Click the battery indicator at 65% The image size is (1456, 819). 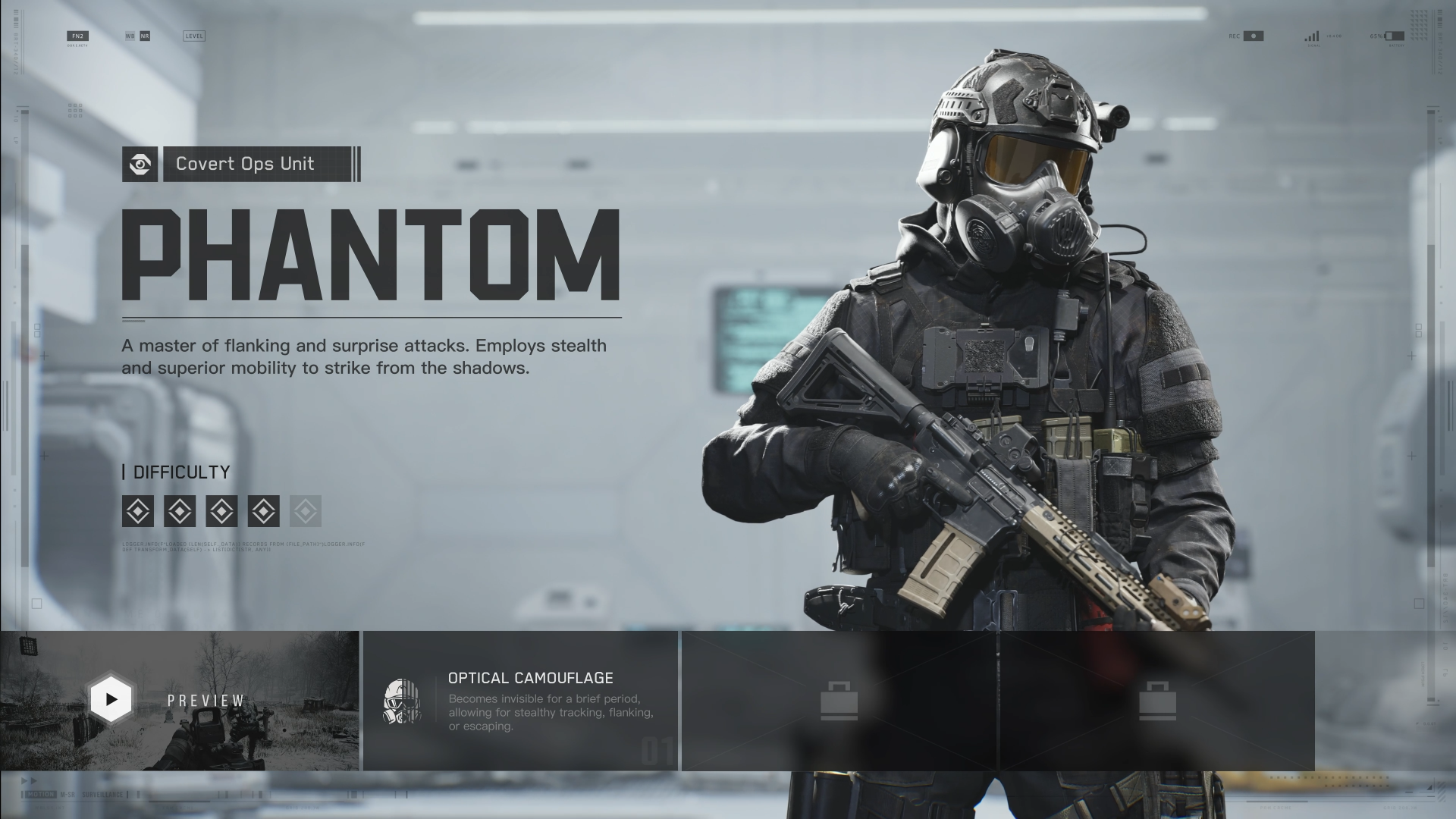(x=1394, y=36)
